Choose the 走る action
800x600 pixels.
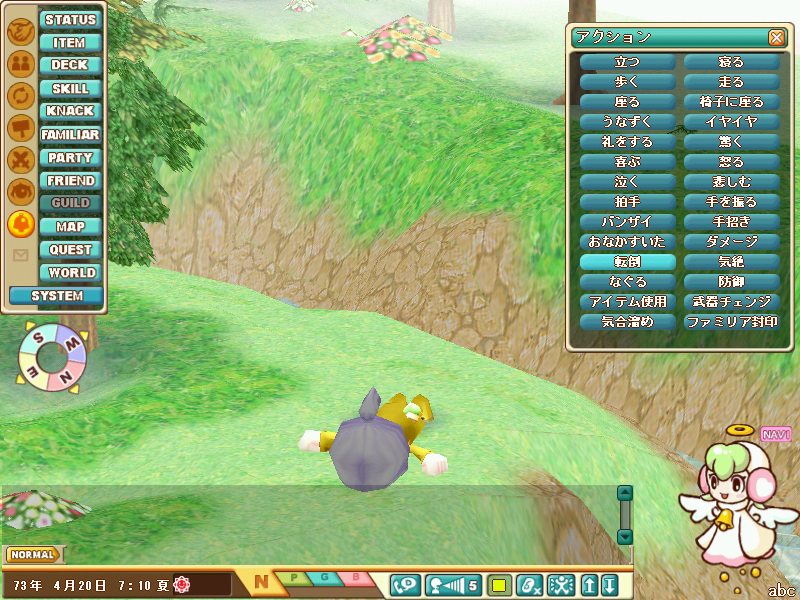pyautogui.click(x=731, y=82)
